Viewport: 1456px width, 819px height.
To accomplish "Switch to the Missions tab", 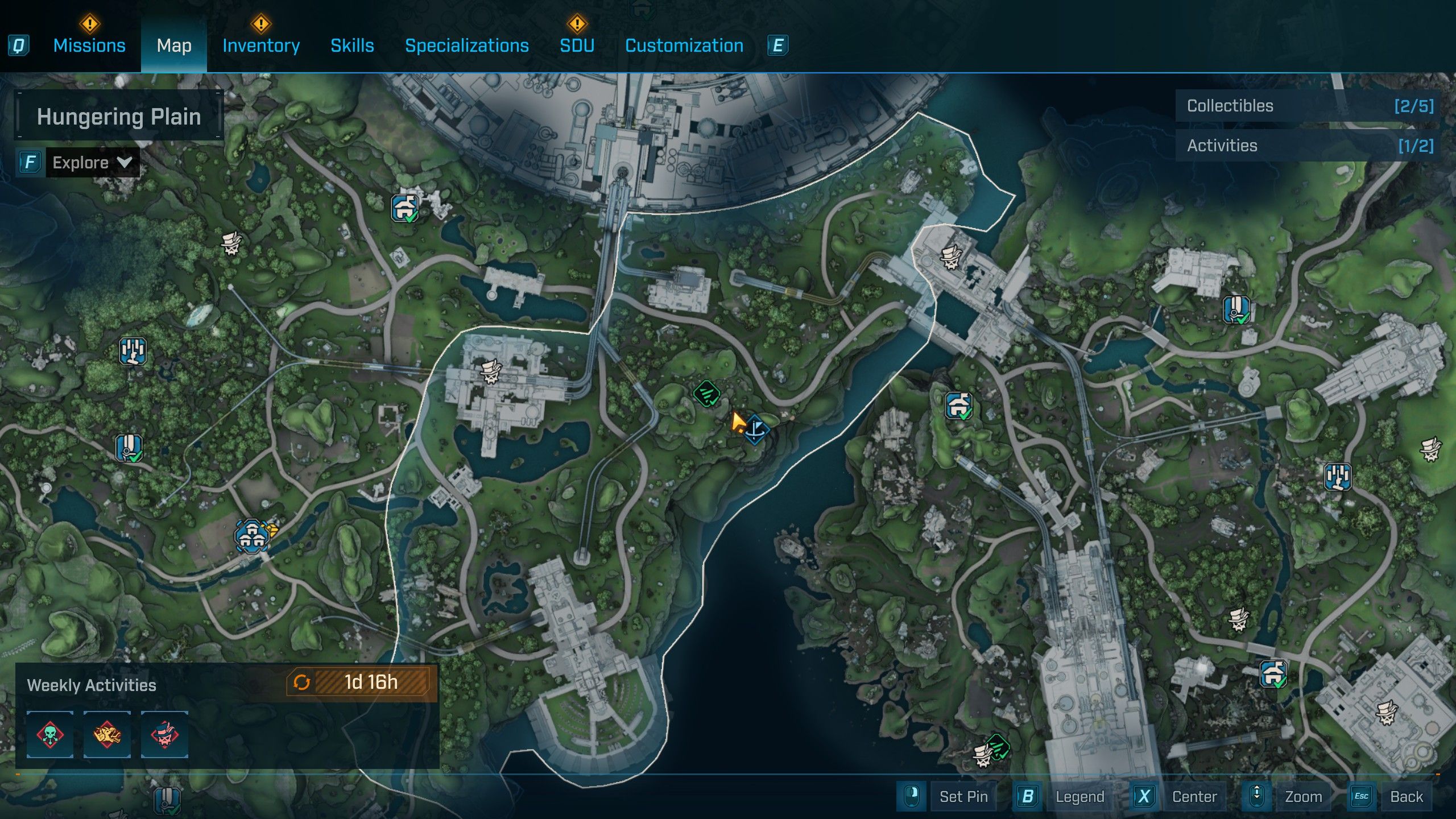I will point(89,45).
